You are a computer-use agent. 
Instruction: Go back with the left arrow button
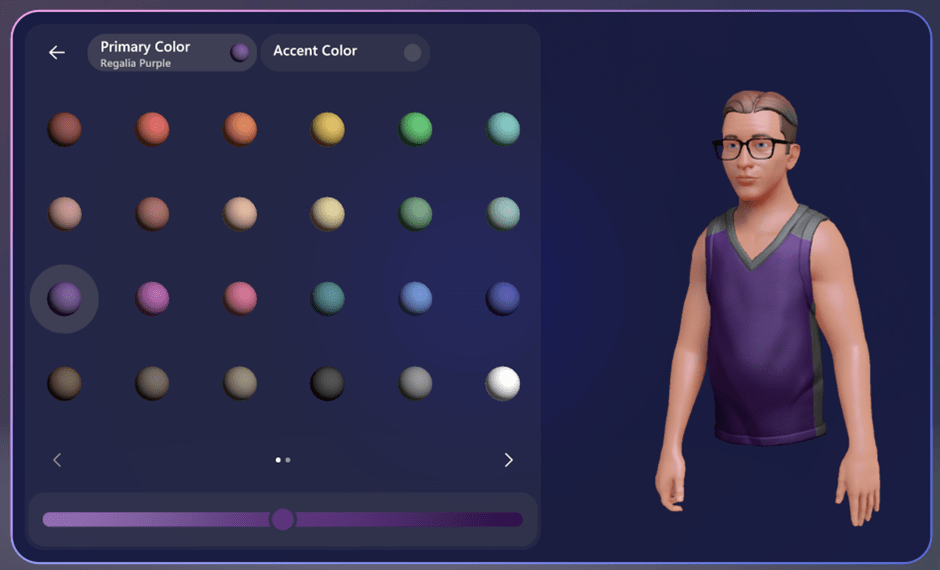pyautogui.click(x=57, y=53)
